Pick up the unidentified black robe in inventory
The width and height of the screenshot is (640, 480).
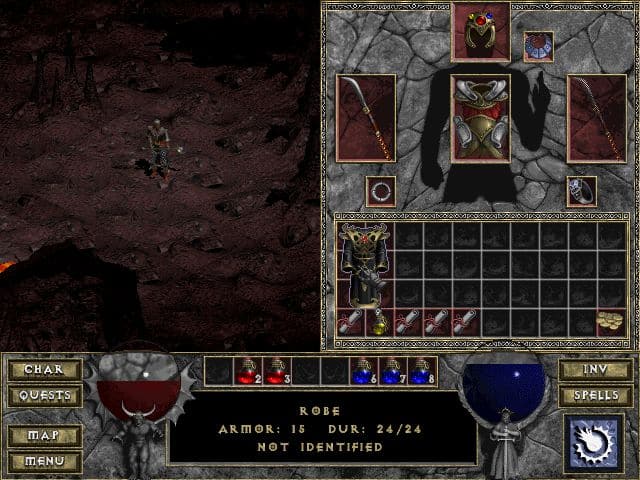[364, 265]
